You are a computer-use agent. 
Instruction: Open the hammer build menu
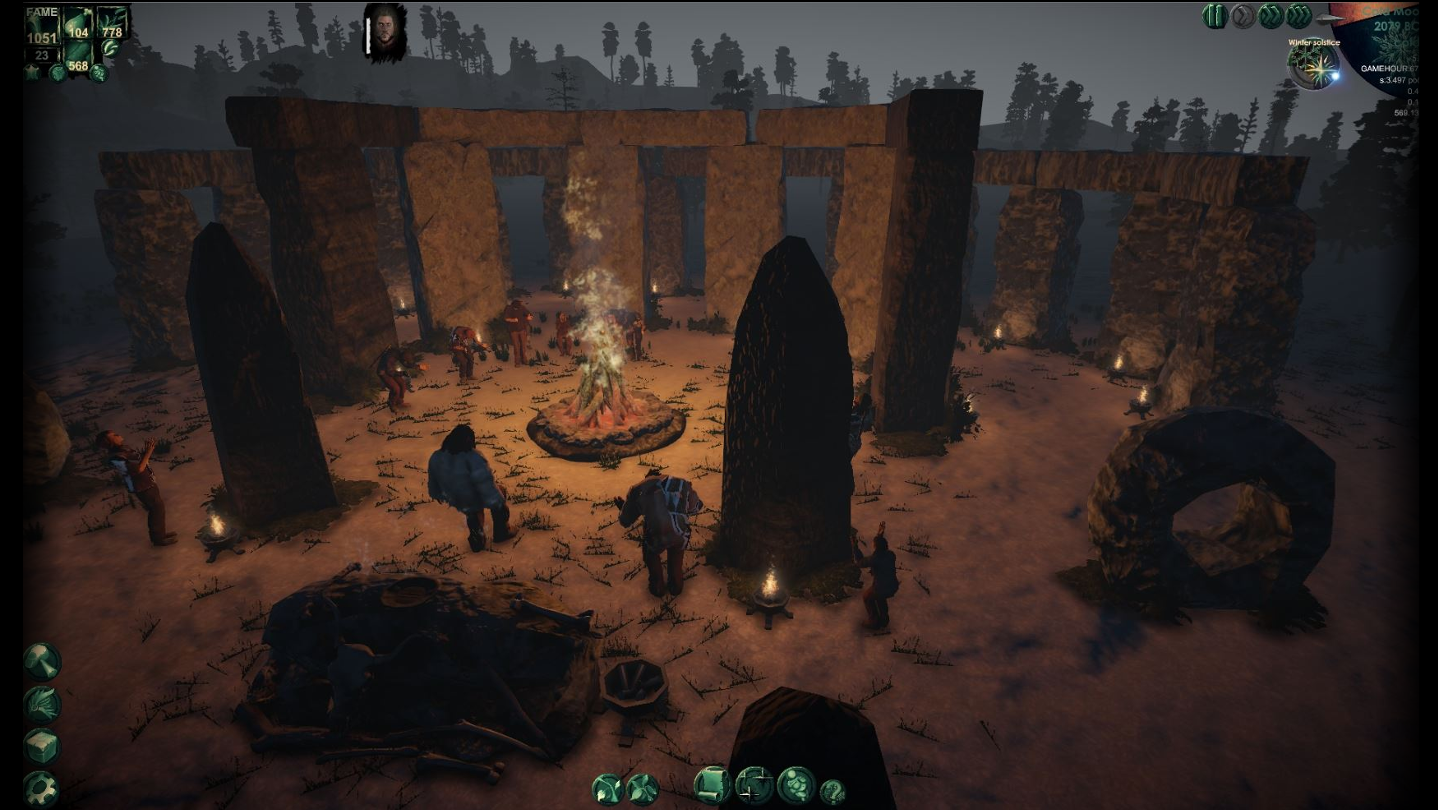(42, 661)
